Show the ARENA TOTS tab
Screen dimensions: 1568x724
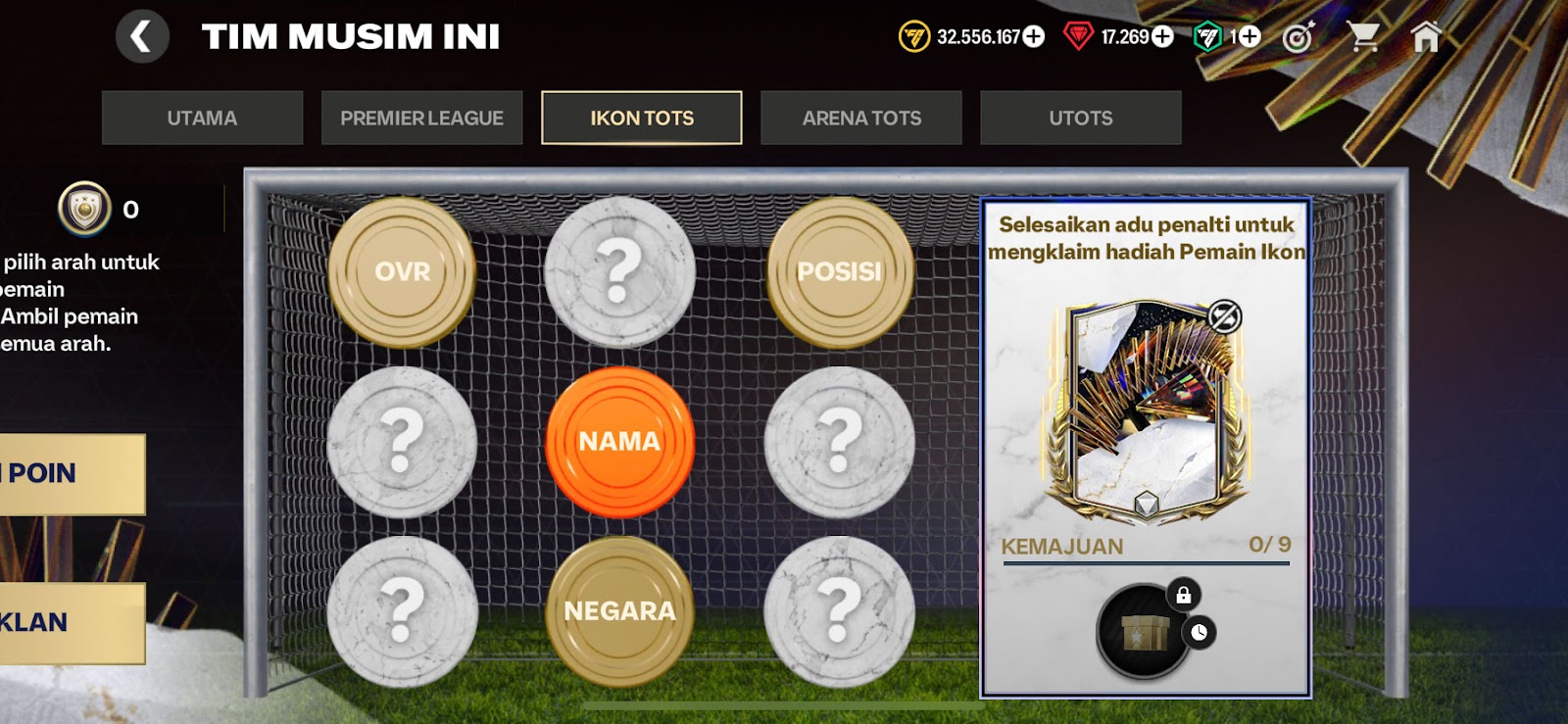861,119
